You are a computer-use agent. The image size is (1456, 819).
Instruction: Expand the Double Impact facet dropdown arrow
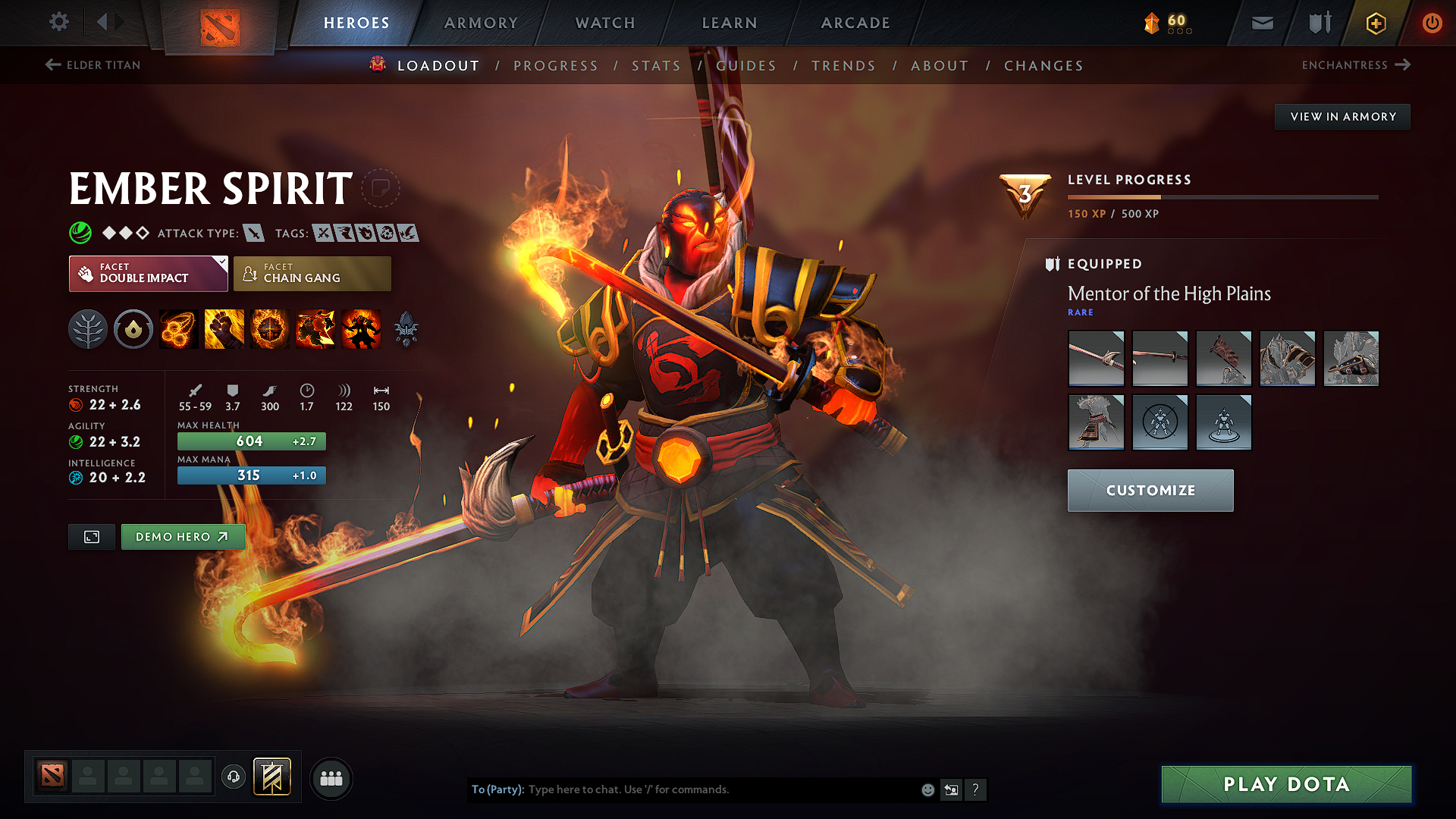tap(221, 263)
